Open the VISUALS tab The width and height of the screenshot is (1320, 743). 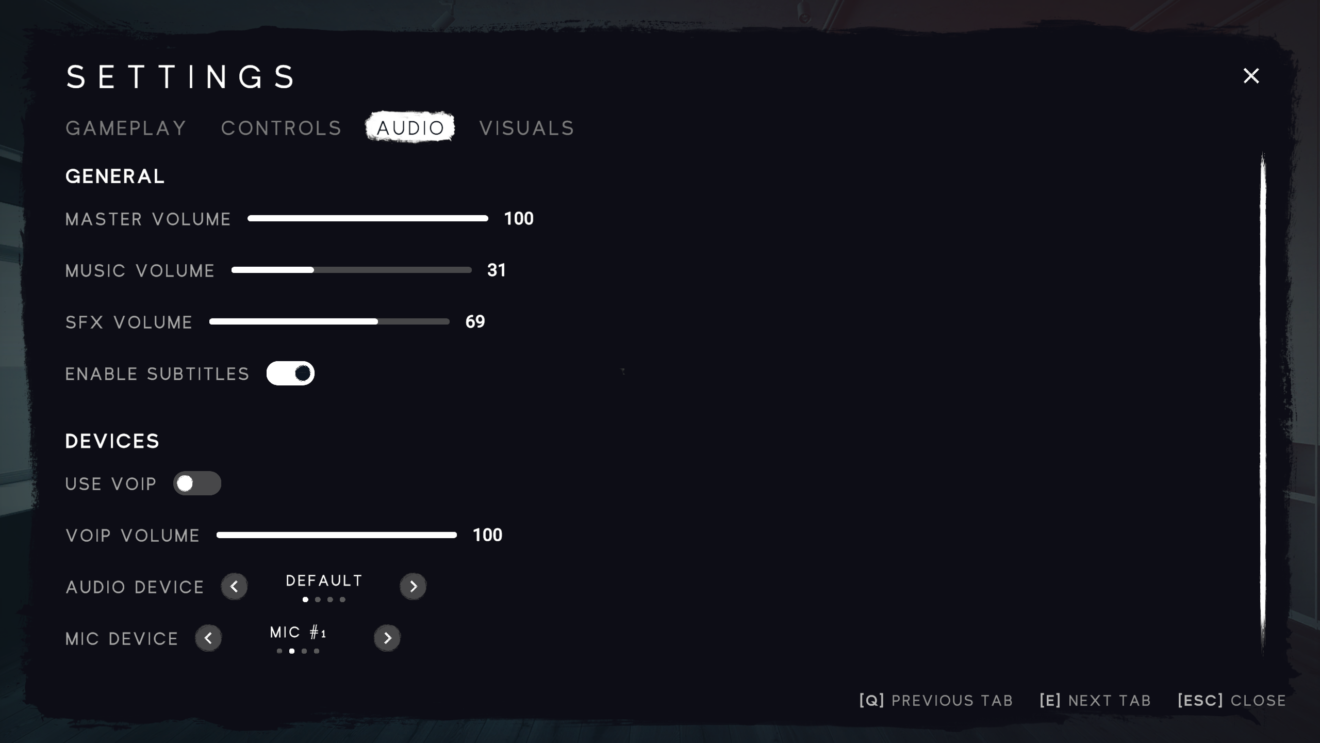527,128
